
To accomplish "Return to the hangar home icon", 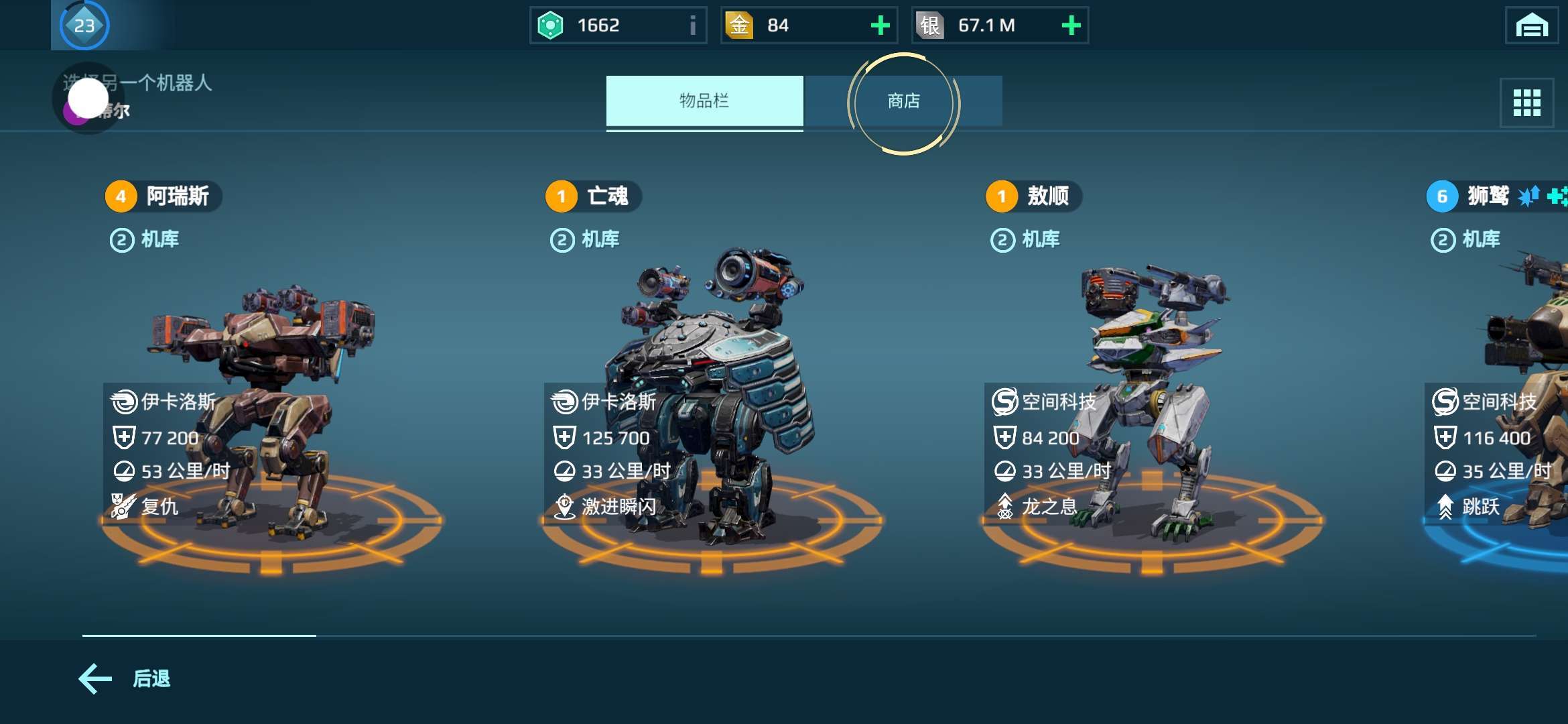I will click(x=1531, y=25).
